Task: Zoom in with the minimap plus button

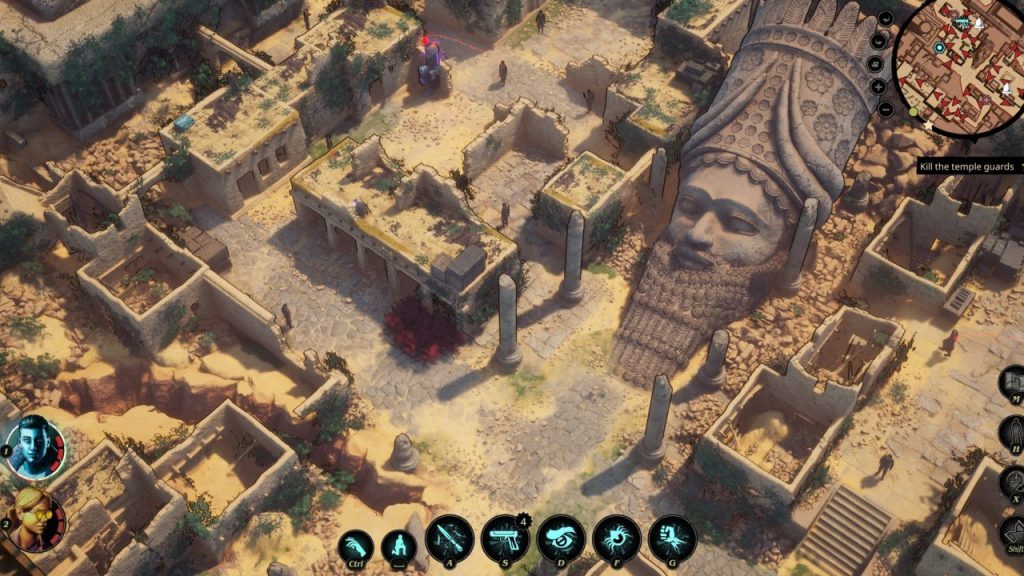Action: click(x=879, y=86)
